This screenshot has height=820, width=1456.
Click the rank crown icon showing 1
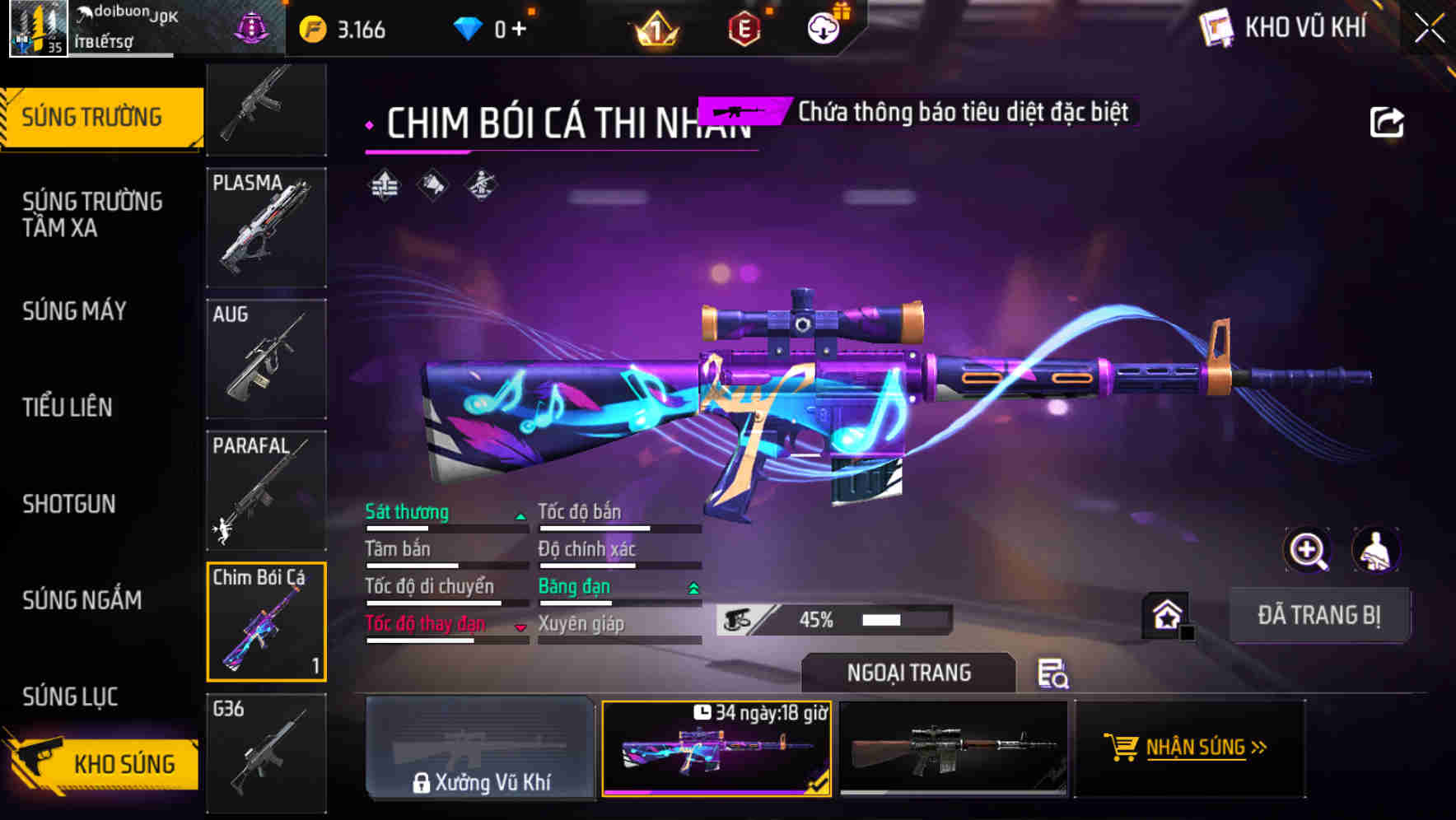653,27
